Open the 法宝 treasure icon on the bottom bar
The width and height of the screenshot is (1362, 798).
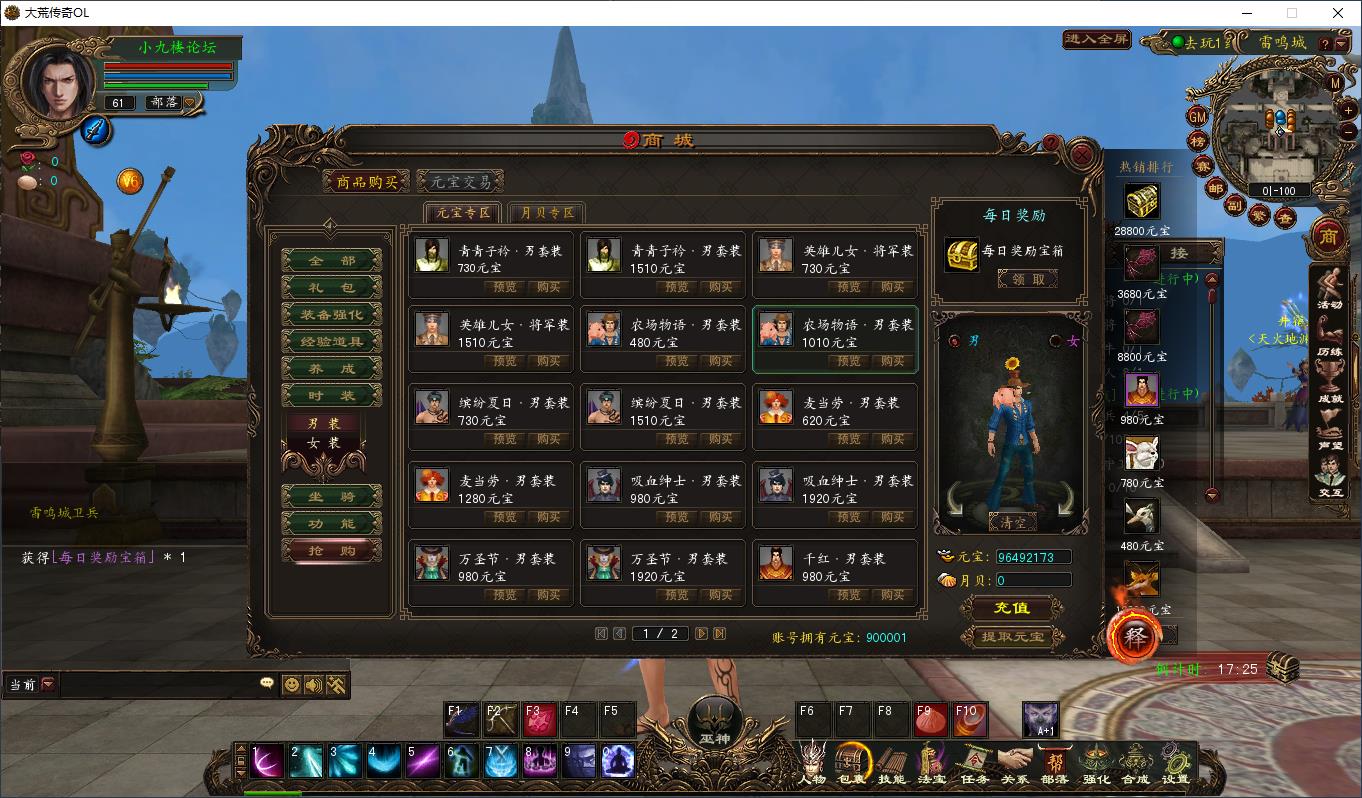930,765
